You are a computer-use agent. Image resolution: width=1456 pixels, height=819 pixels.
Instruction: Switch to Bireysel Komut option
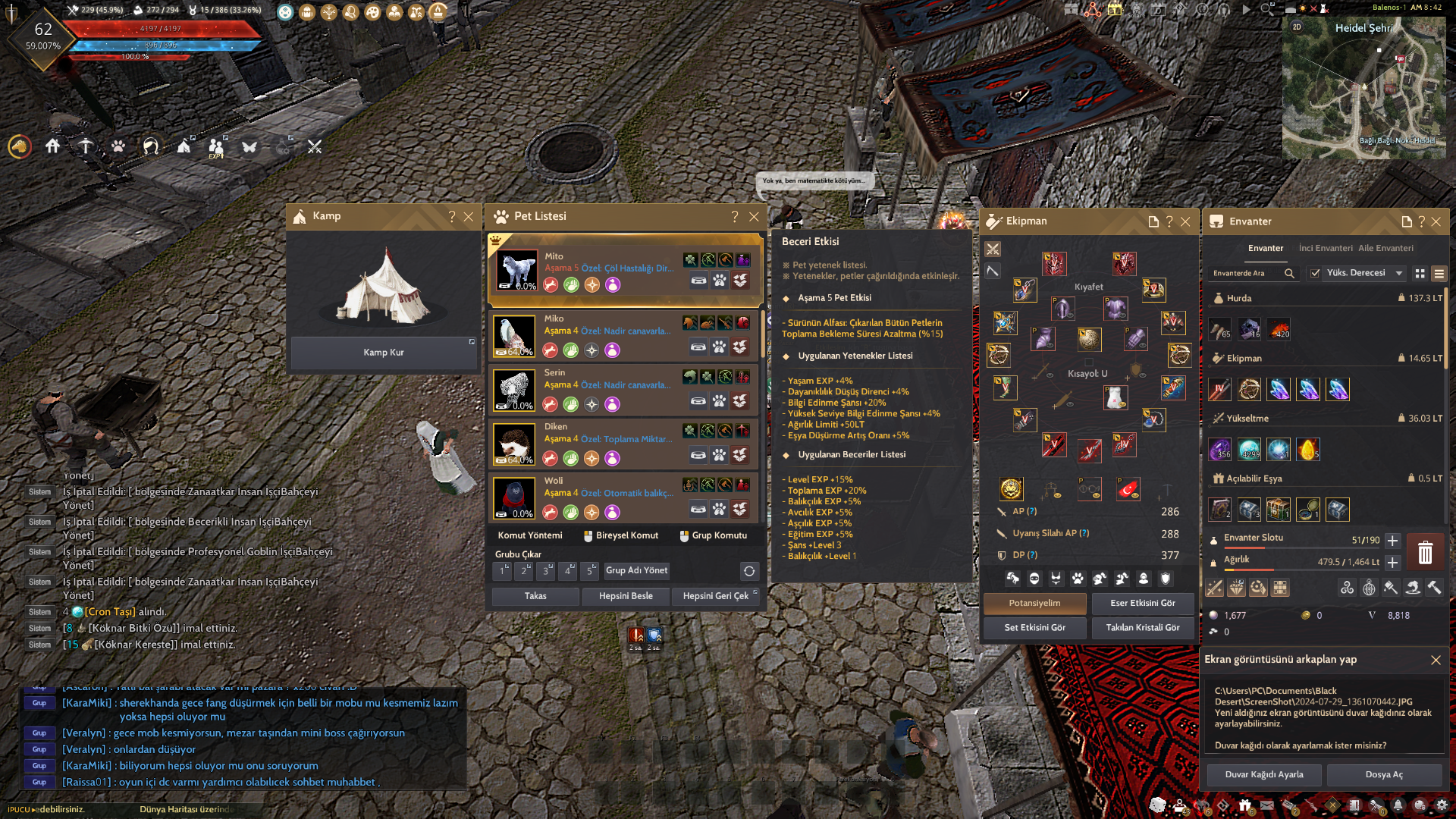(x=620, y=535)
